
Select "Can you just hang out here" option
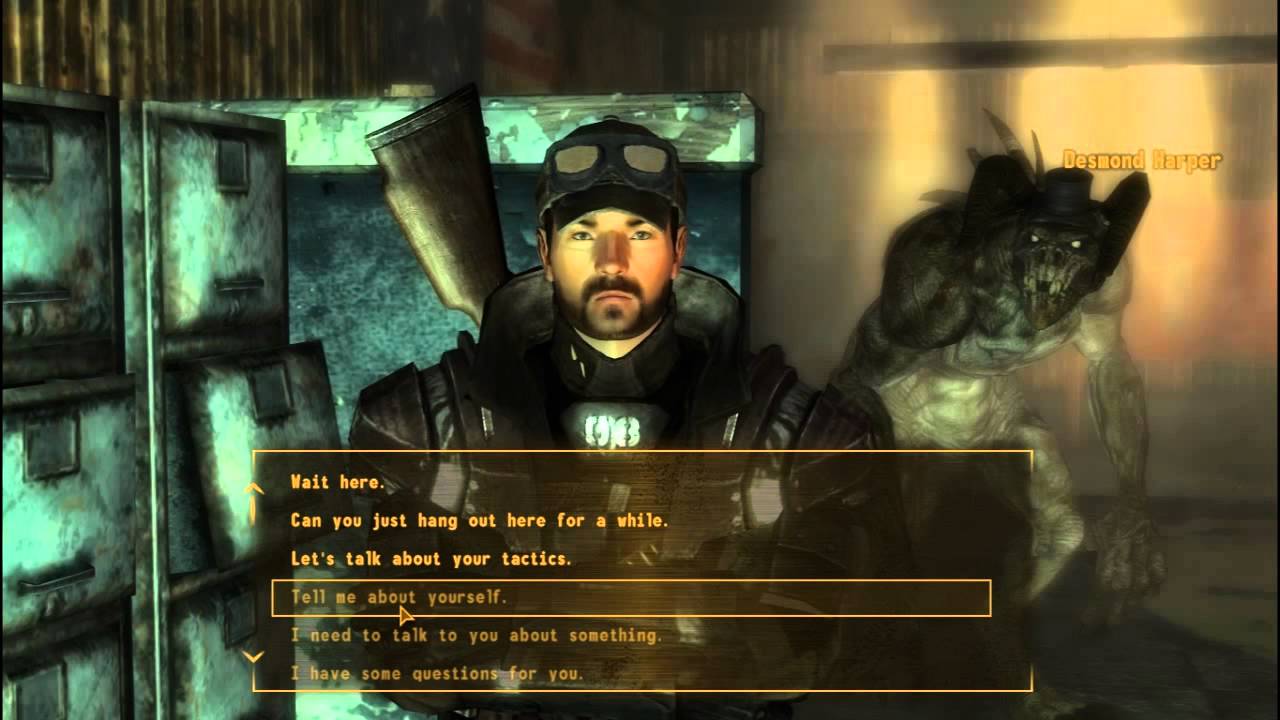pyautogui.click(x=479, y=521)
